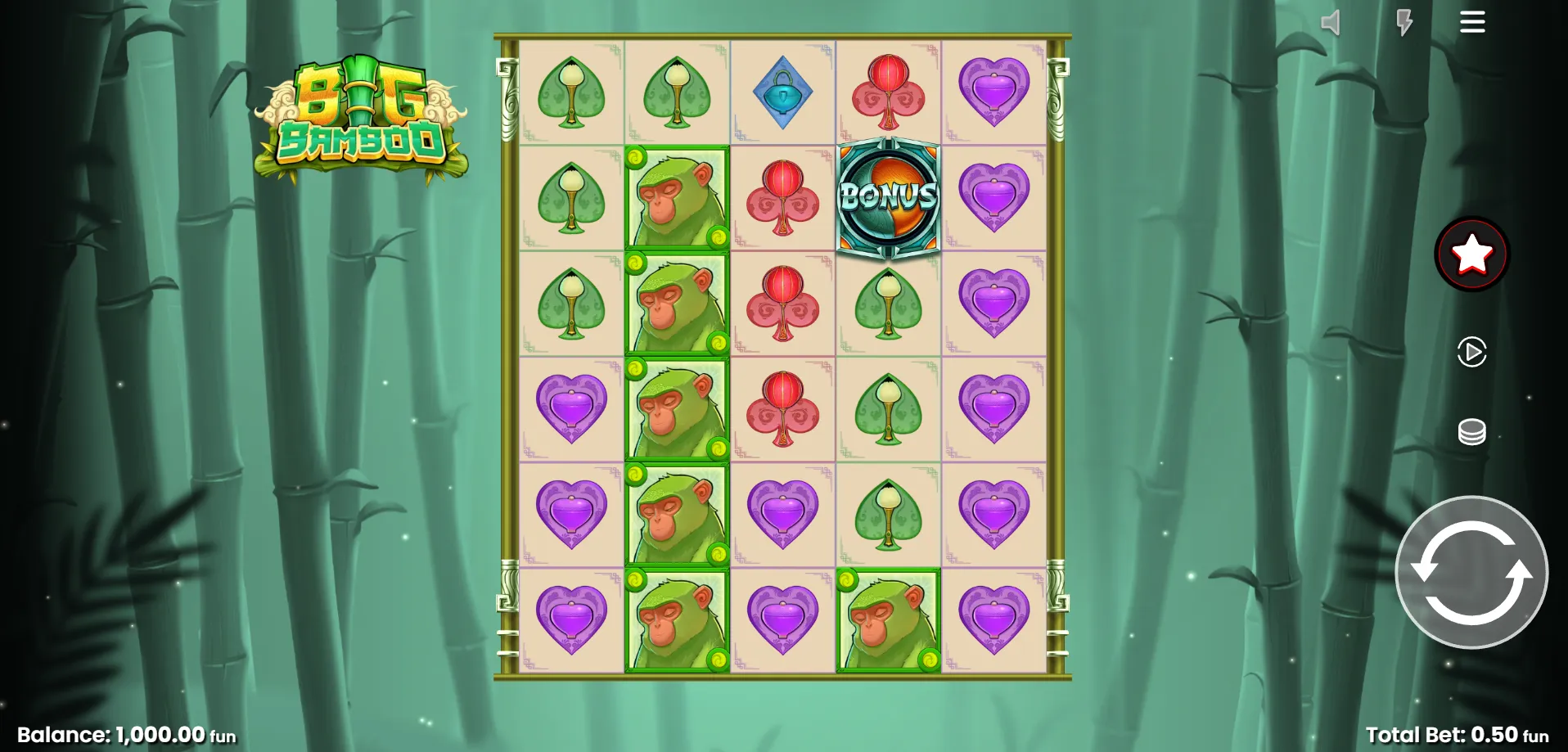Toggle sound with the speaker icon
This screenshot has width=1568, height=752.
point(1331,23)
